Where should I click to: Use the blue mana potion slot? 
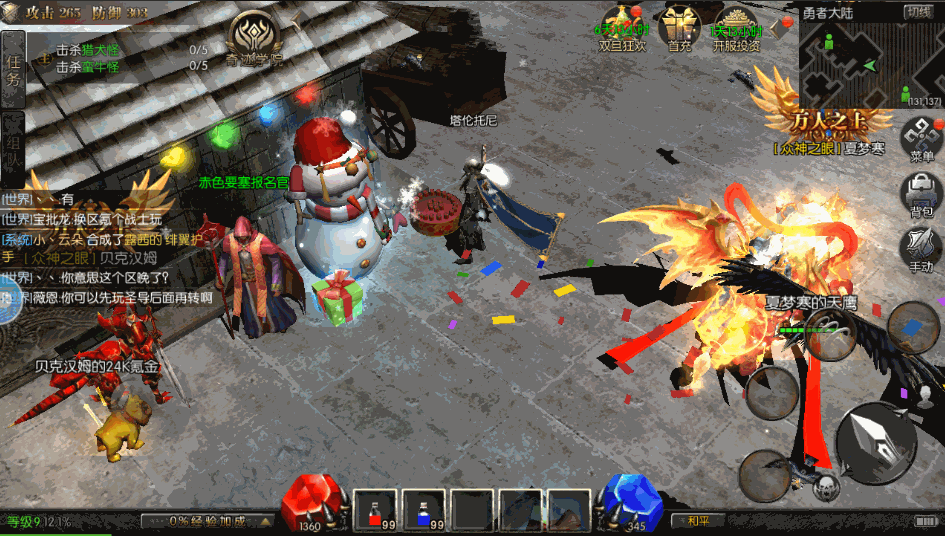pyautogui.click(x=425, y=509)
